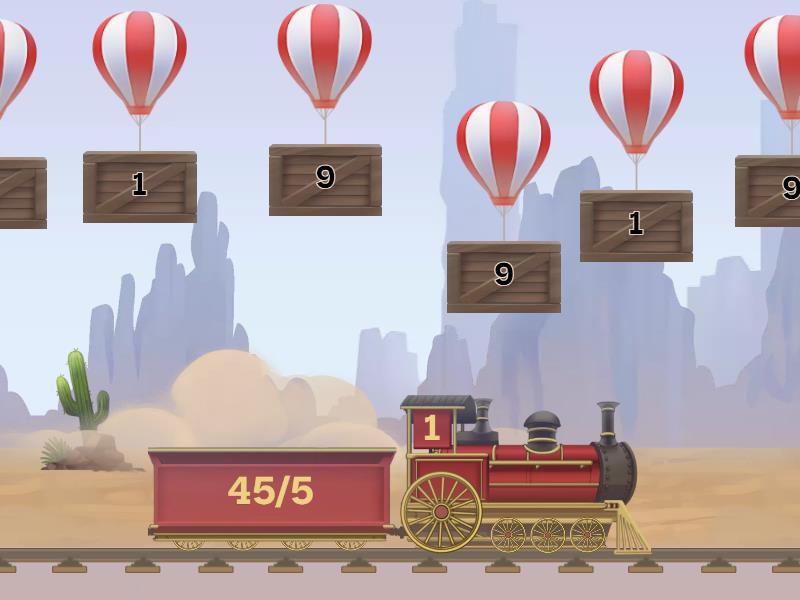This screenshot has width=800, height=600.
Task: Pick the 9 crate hanging lowest
Action: (x=503, y=276)
